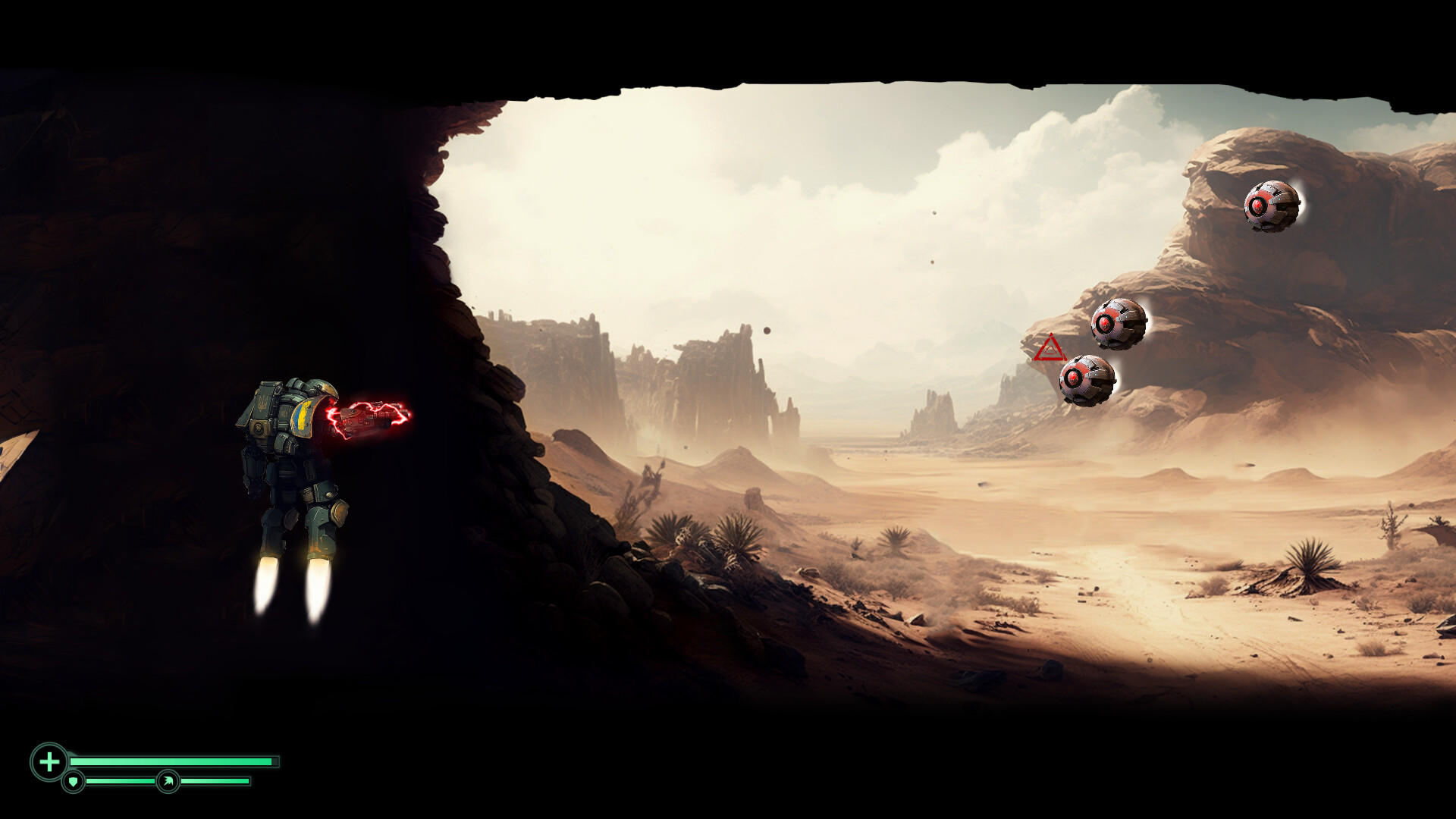The width and height of the screenshot is (1456, 819).
Task: Click the green health bar
Action: 174,761
